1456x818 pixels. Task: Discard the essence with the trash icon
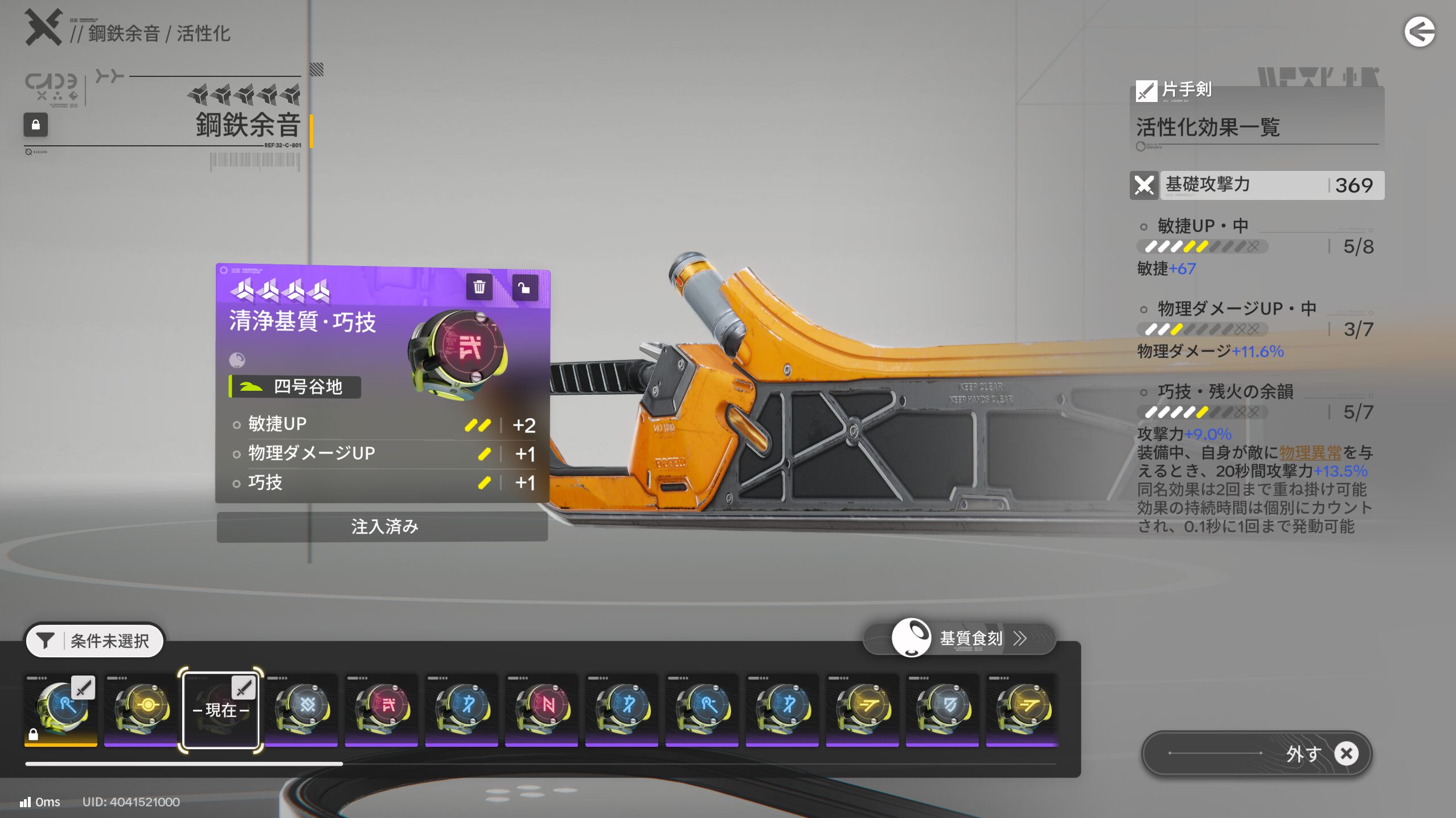pos(479,287)
